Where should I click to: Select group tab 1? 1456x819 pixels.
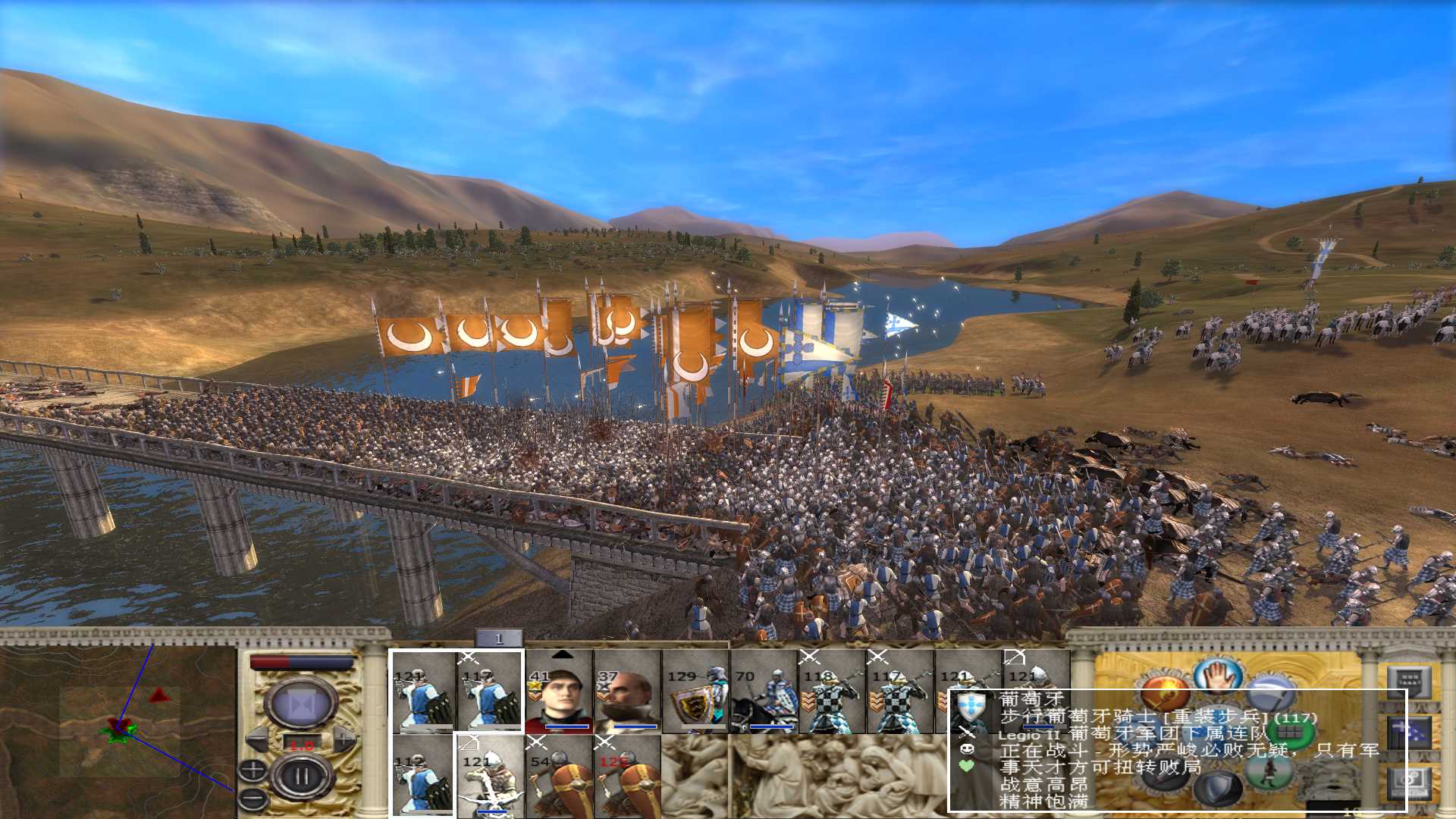tap(498, 639)
